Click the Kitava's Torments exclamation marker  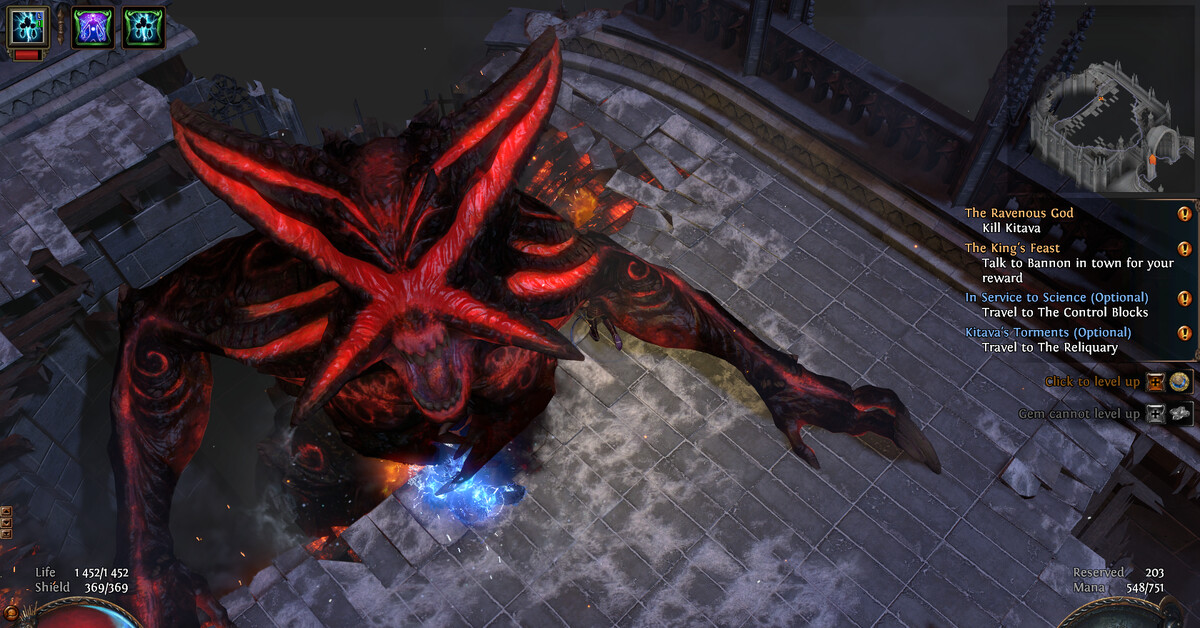1184,333
